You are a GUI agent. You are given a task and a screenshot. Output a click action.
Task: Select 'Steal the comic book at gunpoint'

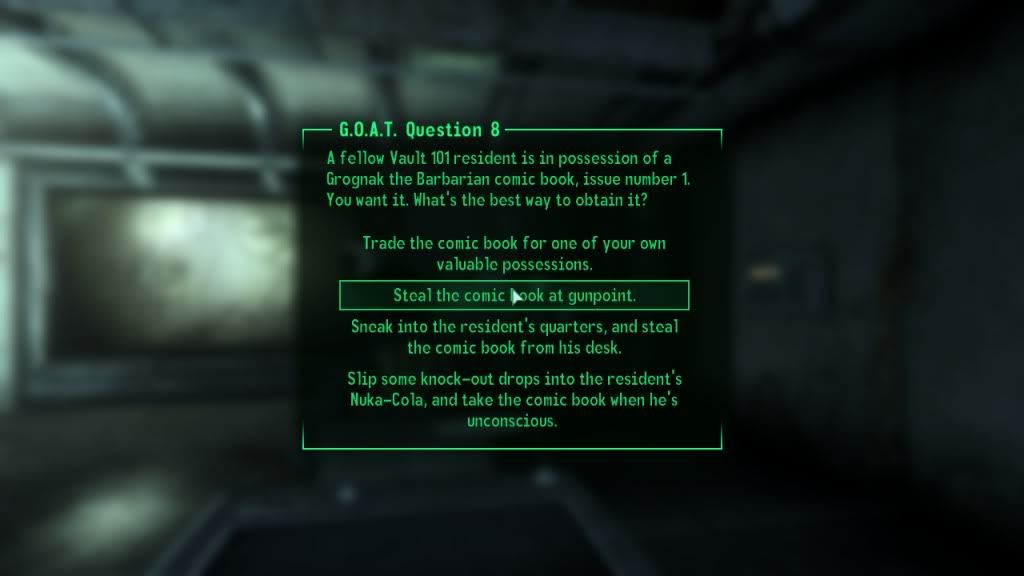click(x=514, y=296)
